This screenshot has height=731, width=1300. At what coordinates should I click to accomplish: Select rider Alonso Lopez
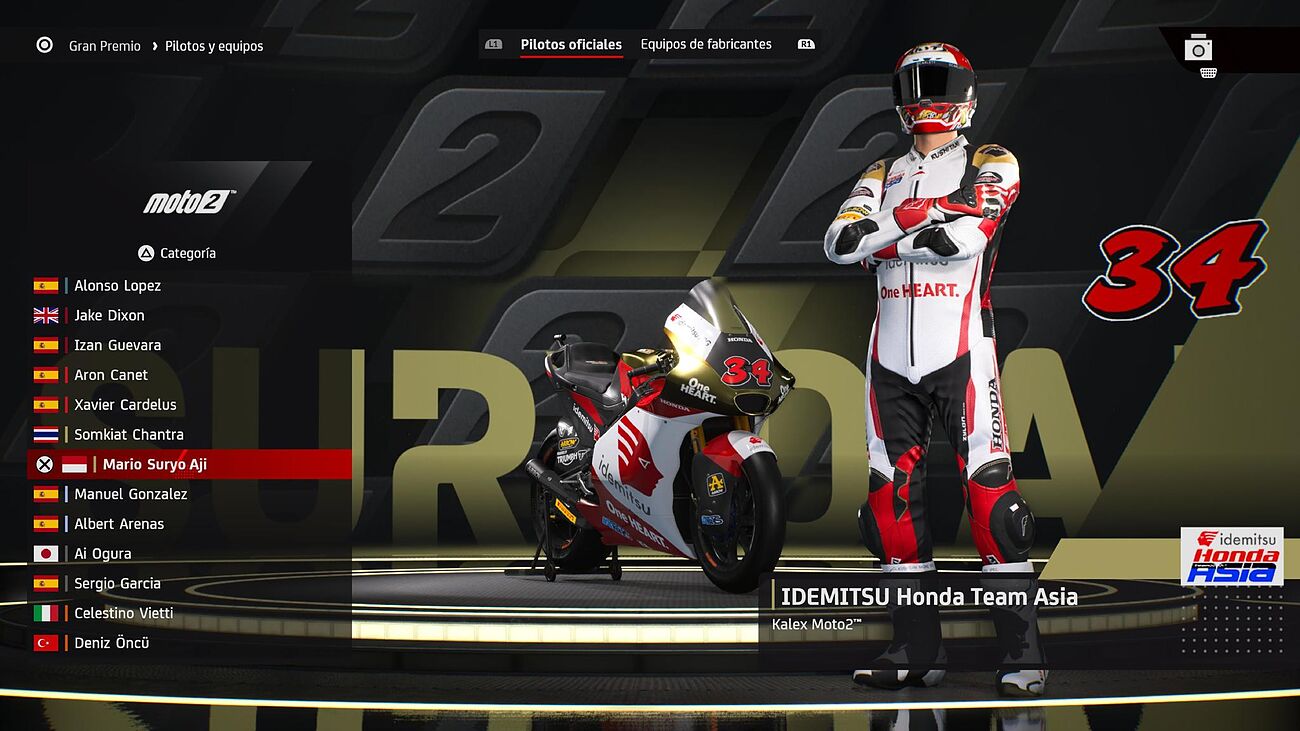[117, 286]
